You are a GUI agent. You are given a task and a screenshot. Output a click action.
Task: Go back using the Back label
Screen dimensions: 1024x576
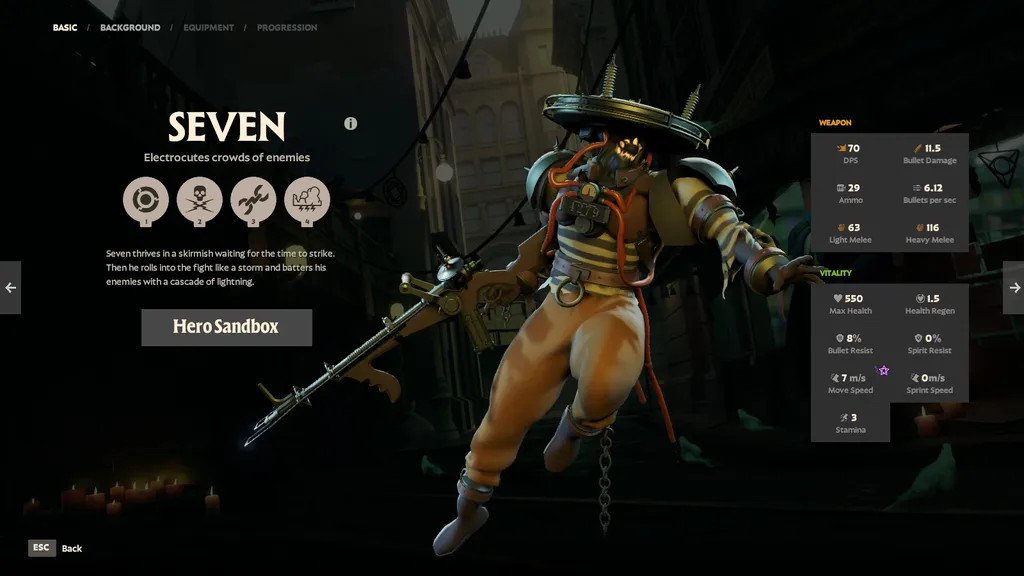pos(71,548)
